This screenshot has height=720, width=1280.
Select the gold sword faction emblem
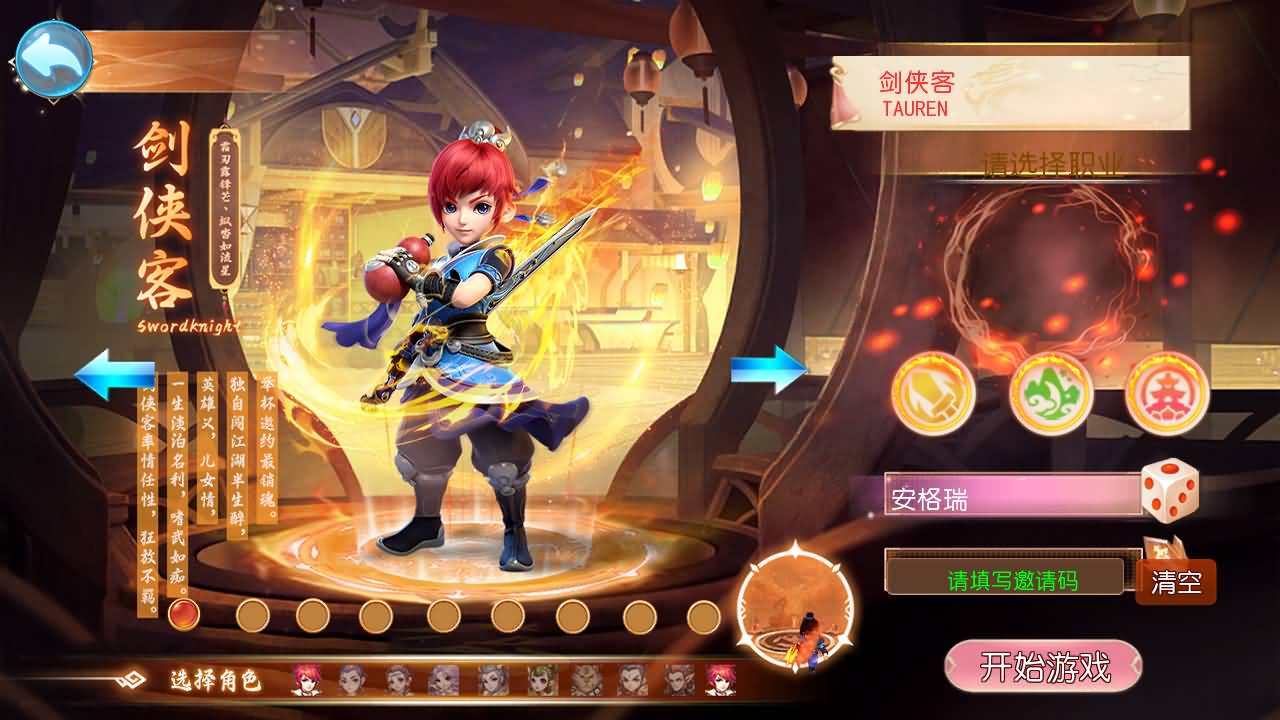click(932, 392)
